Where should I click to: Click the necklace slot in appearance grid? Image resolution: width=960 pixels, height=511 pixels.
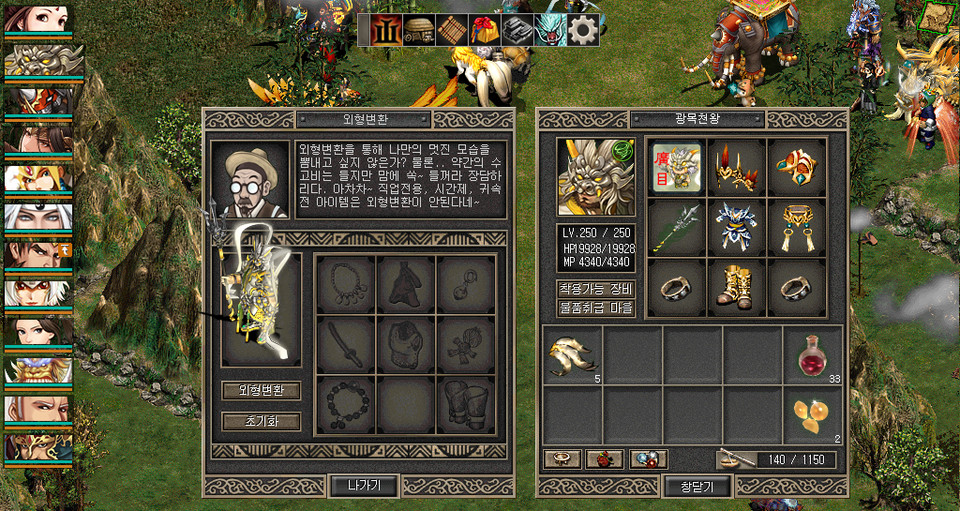pyautogui.click(x=345, y=285)
